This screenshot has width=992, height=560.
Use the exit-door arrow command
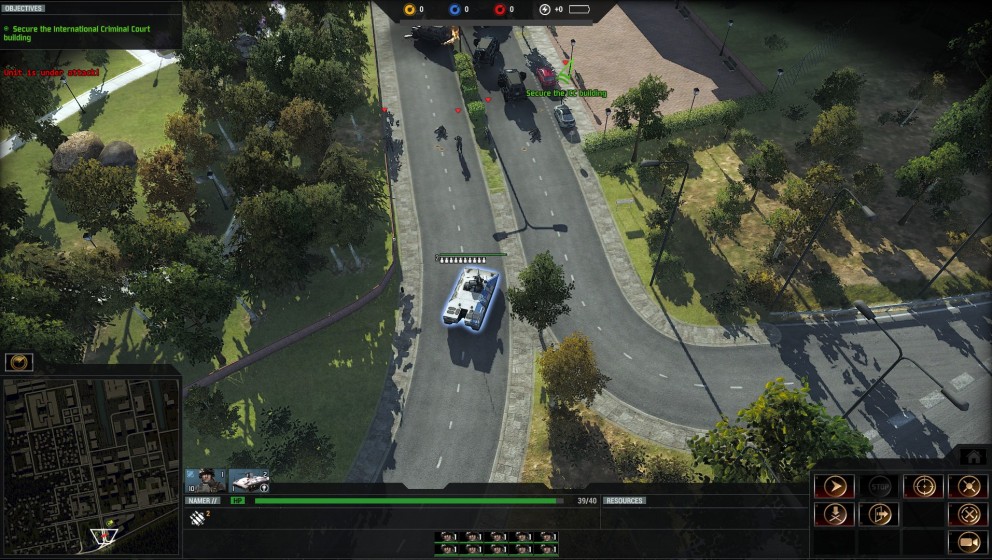pos(879,514)
